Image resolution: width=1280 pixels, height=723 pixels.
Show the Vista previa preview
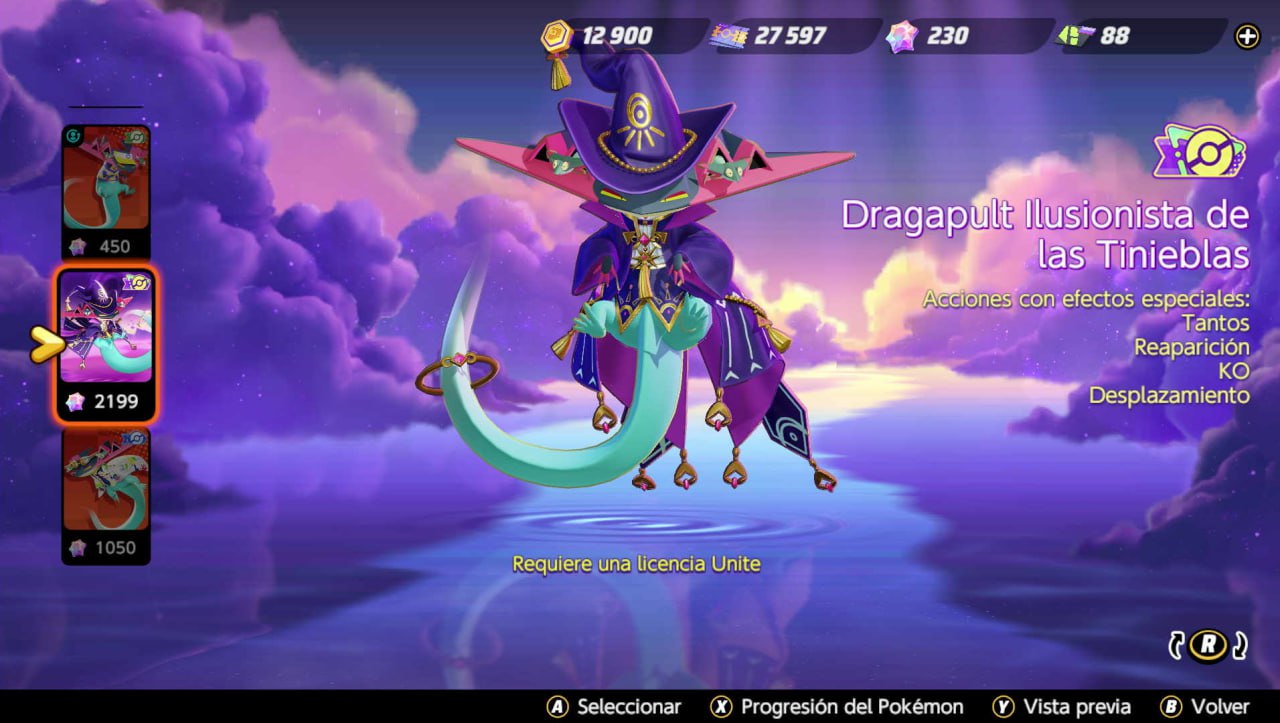(x=1062, y=706)
